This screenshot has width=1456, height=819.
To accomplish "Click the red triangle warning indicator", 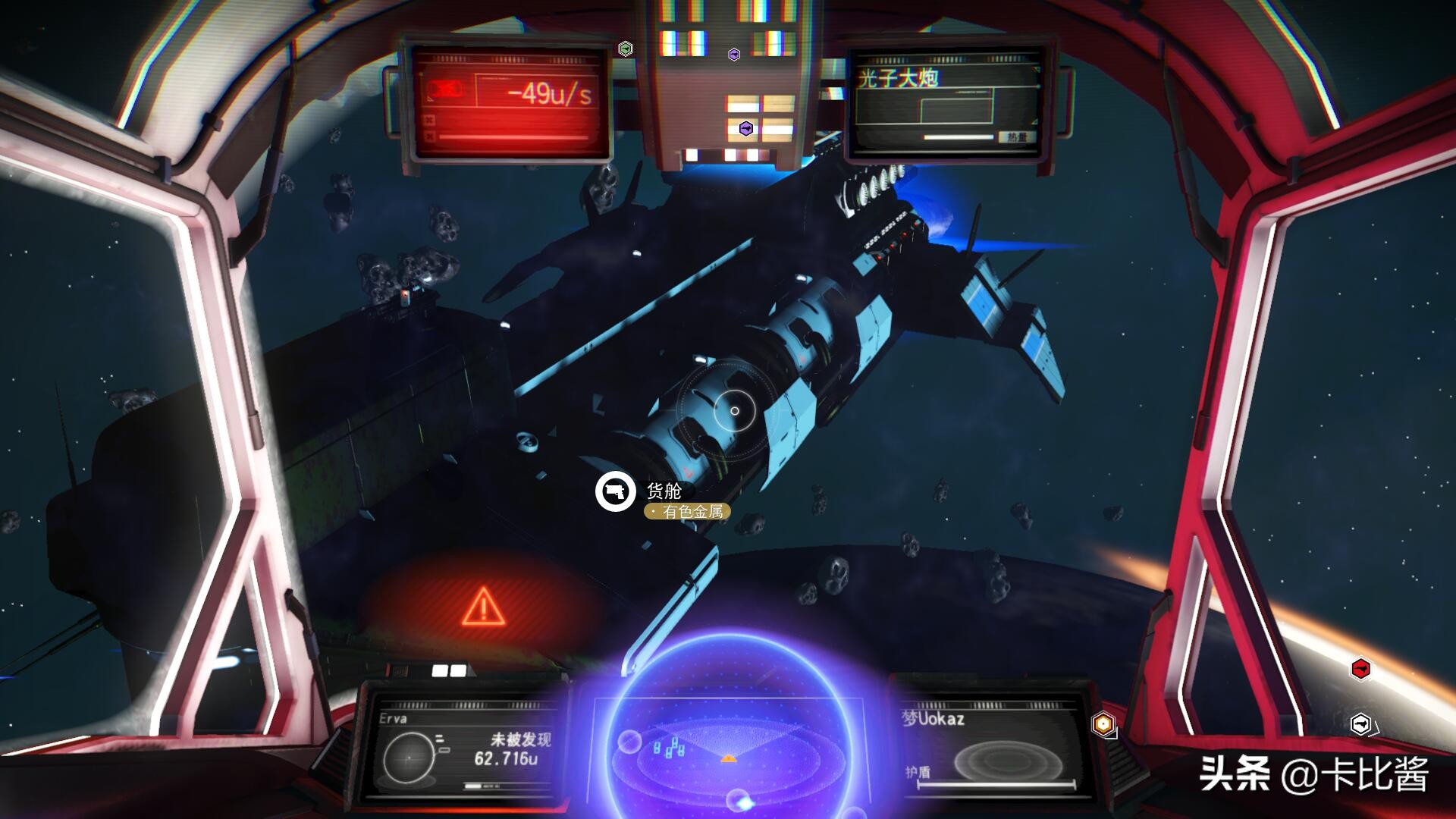I will tap(483, 607).
